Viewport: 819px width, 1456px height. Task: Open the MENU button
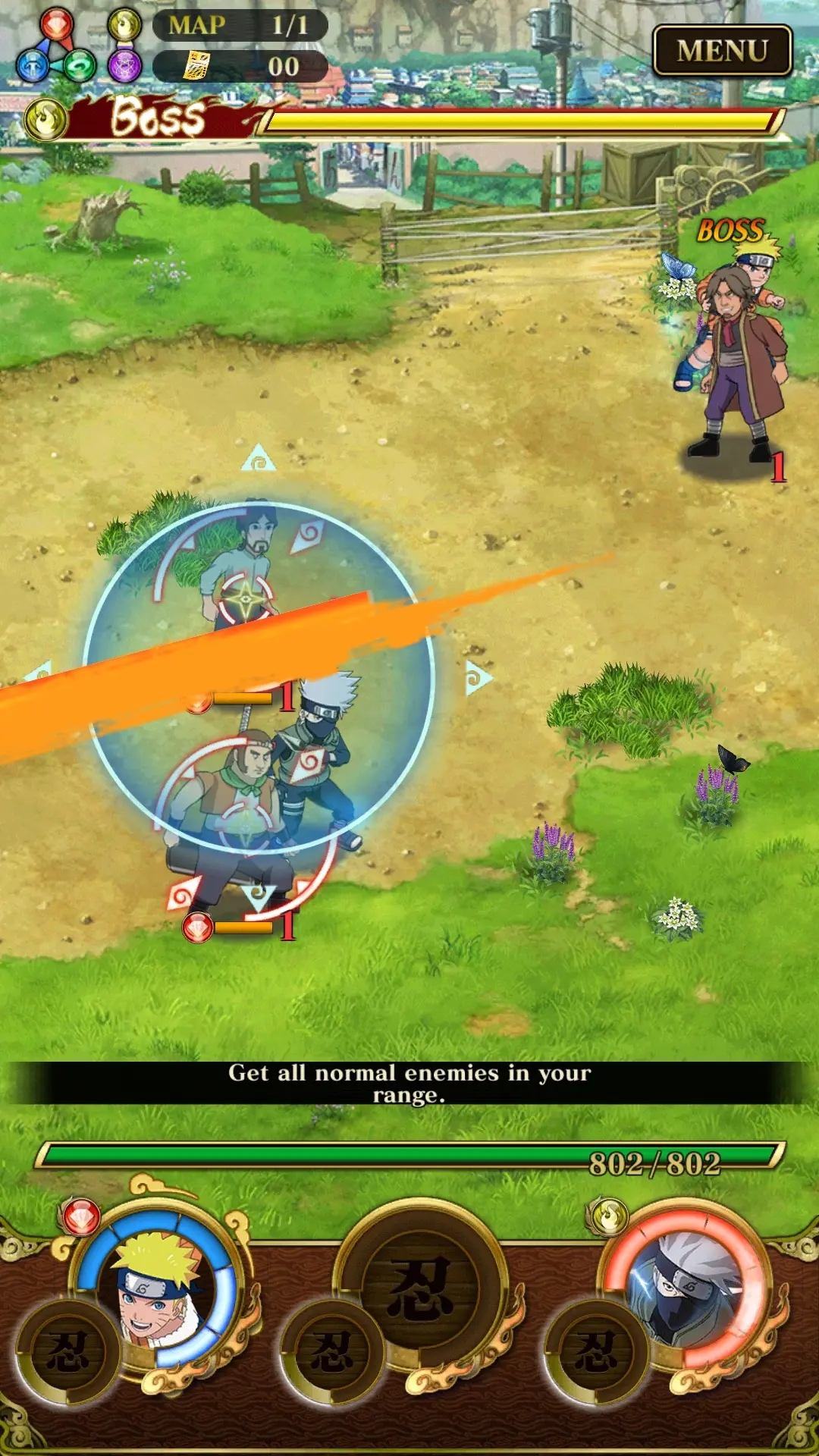722,51
